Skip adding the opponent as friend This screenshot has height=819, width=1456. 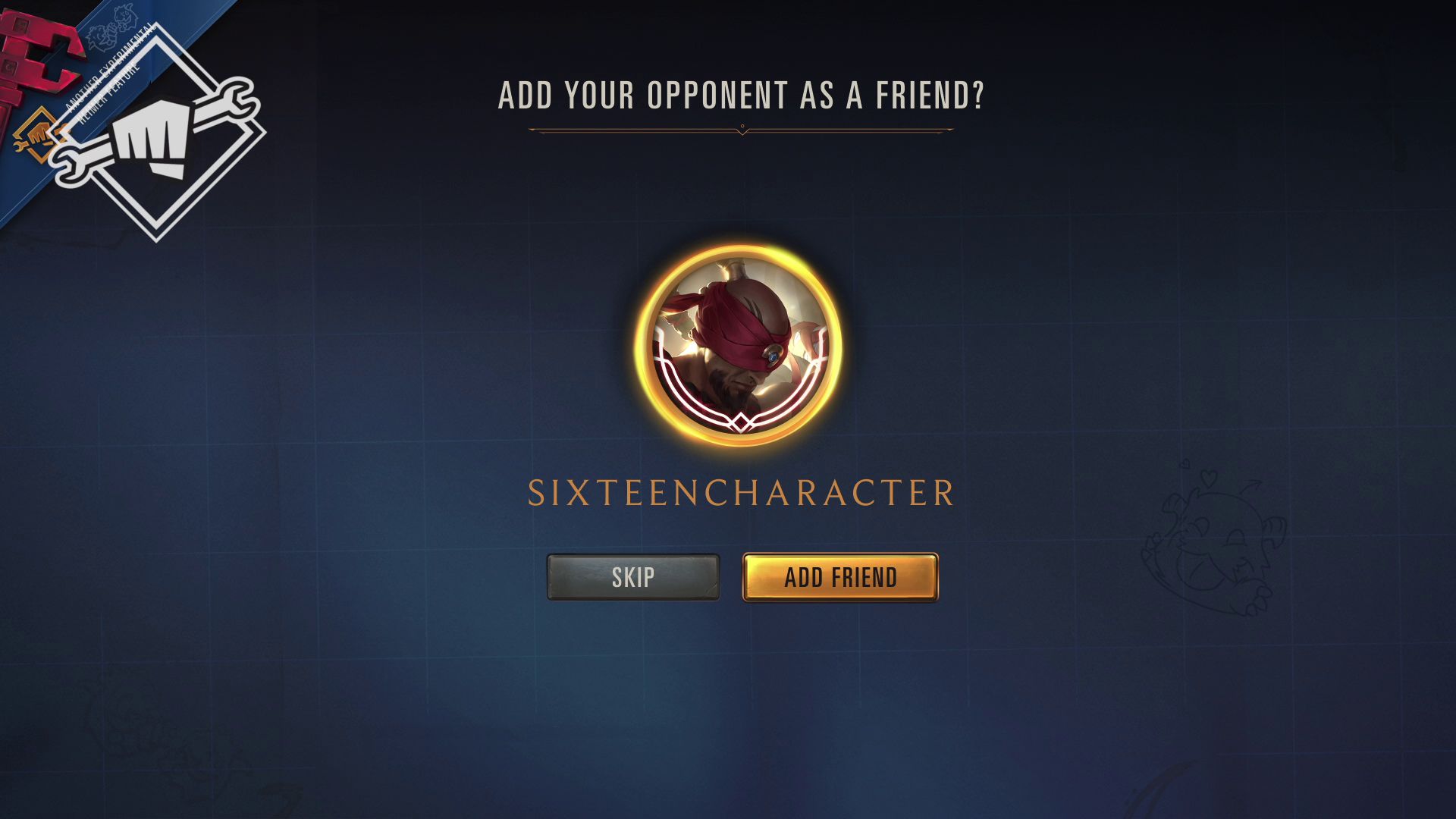632,577
